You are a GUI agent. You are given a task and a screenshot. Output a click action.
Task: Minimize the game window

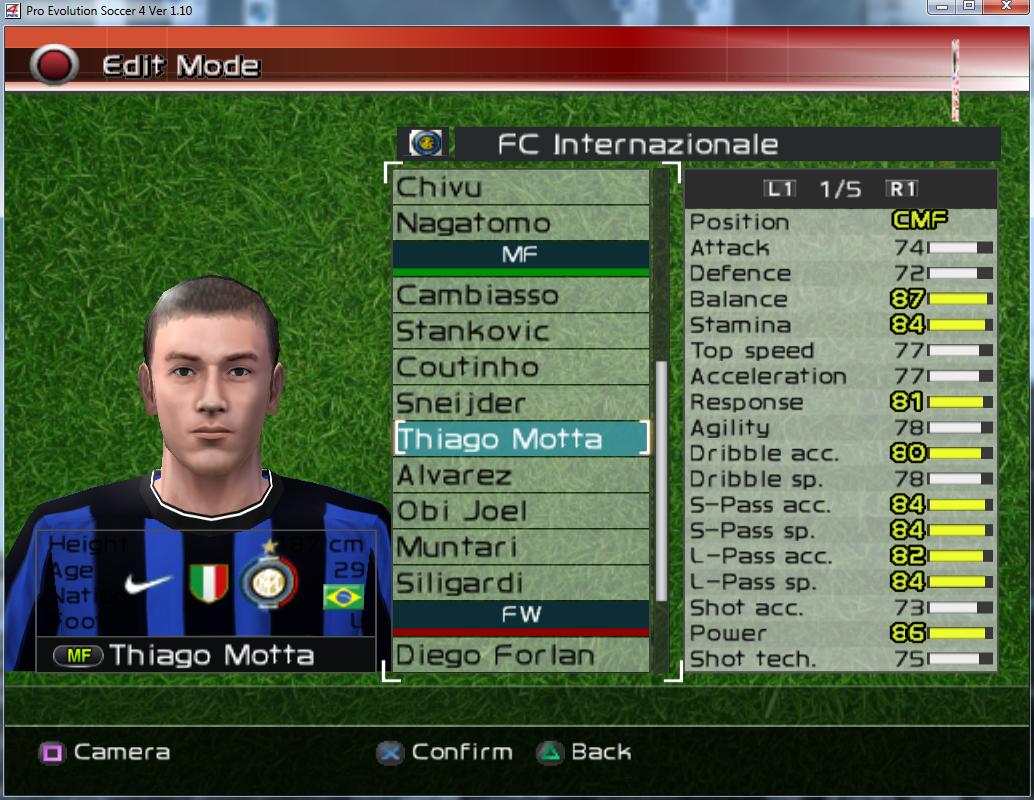[x=942, y=8]
